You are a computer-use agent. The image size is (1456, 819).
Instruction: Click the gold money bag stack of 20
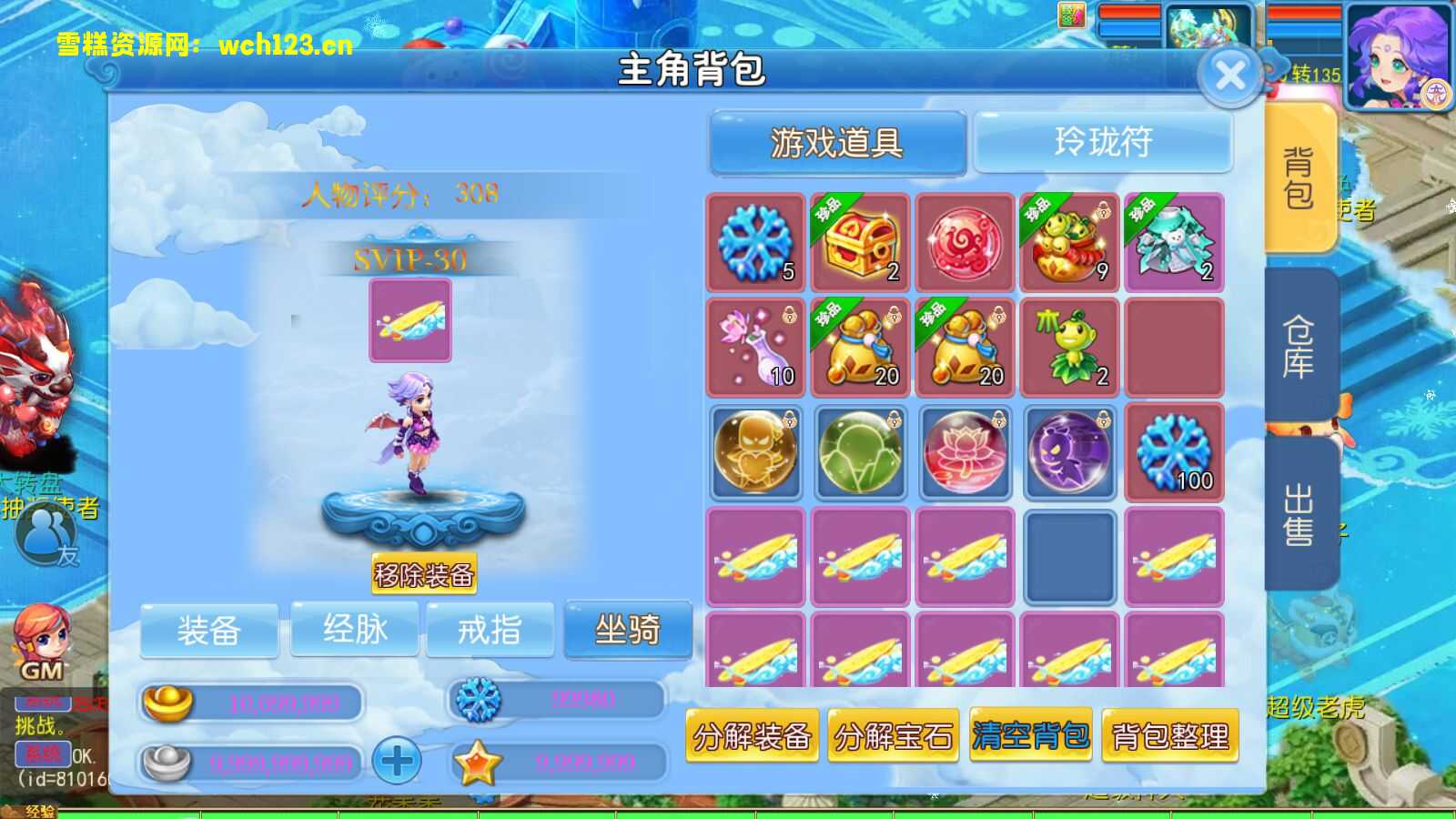(859, 348)
